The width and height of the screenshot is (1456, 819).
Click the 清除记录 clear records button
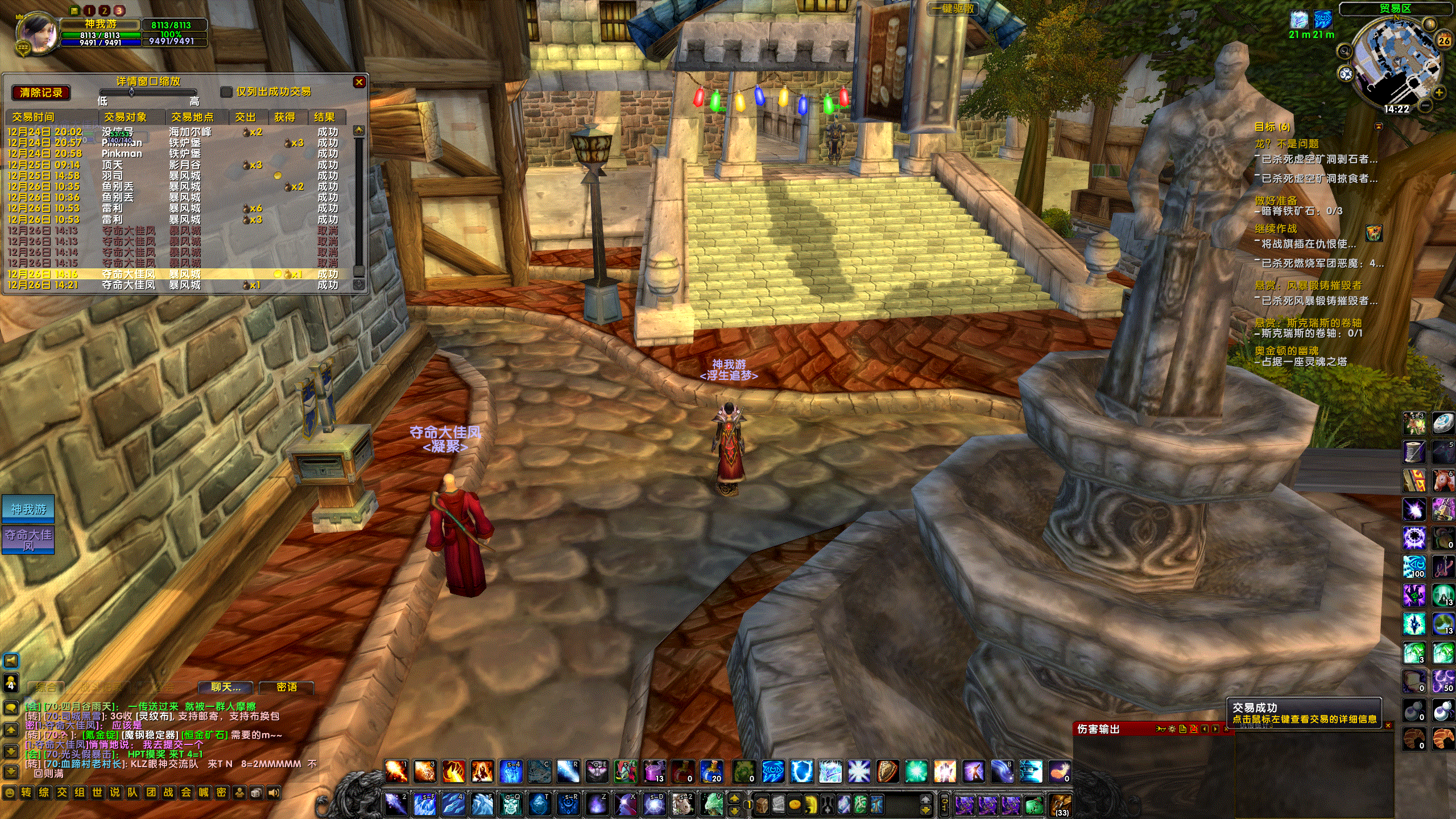40,93
